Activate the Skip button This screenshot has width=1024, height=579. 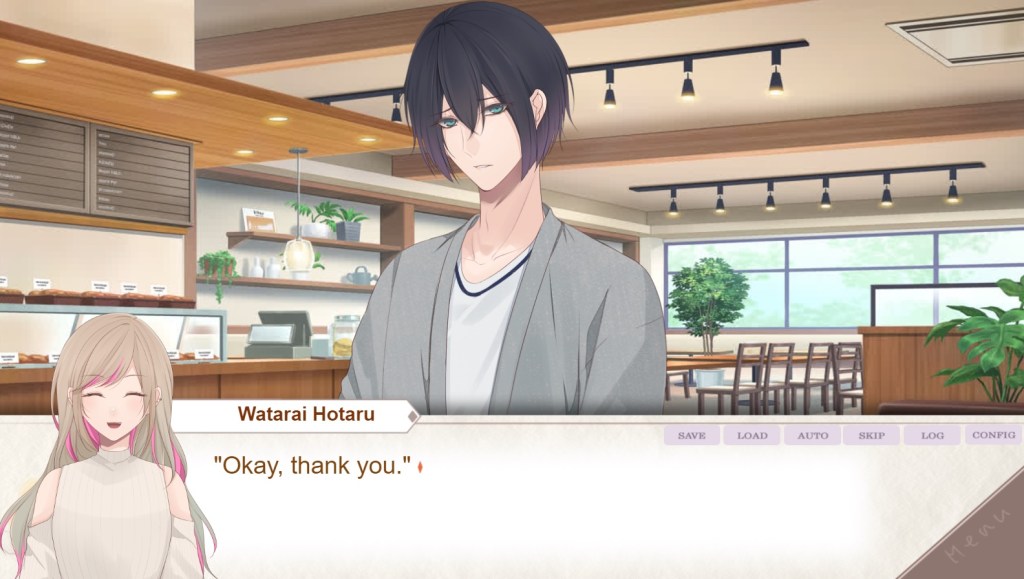click(x=872, y=436)
